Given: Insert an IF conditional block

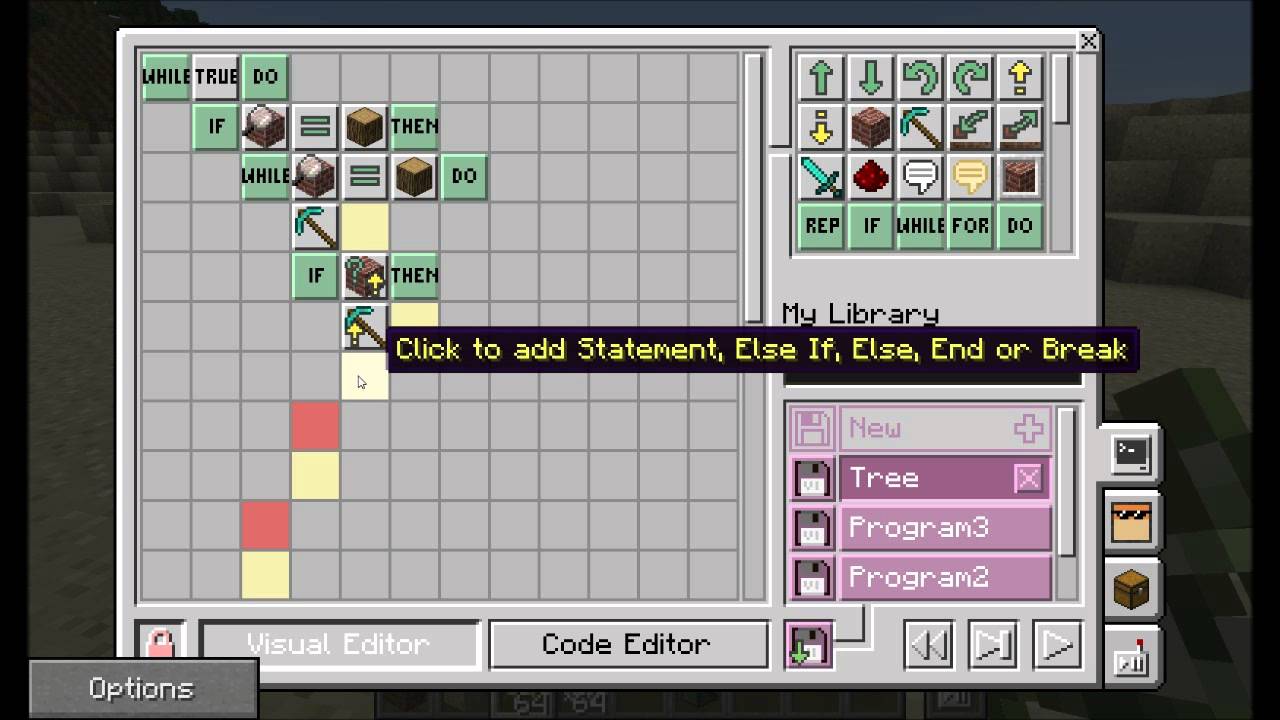Looking at the screenshot, I should (x=869, y=227).
